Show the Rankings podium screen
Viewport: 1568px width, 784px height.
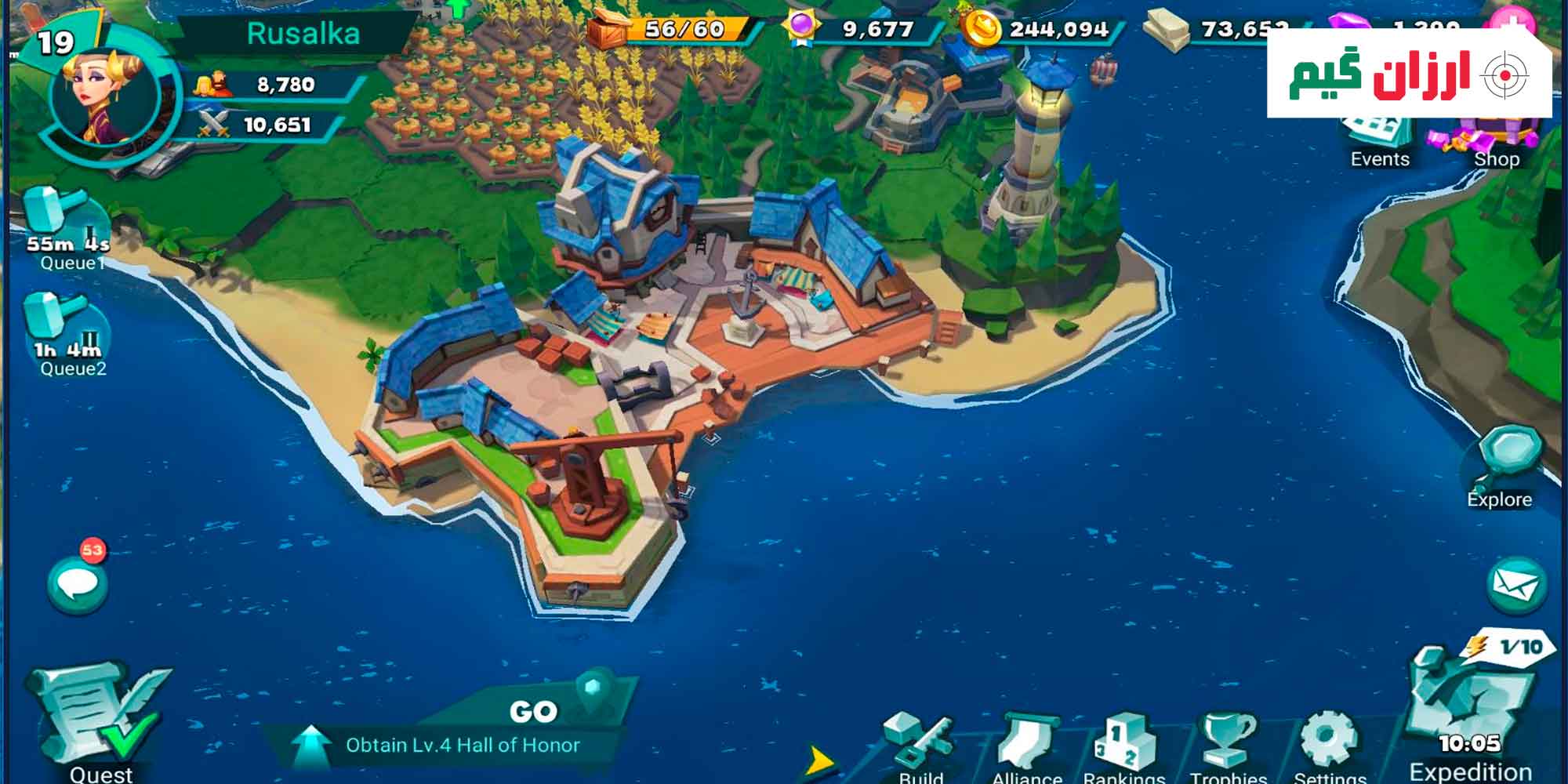(x=1125, y=746)
